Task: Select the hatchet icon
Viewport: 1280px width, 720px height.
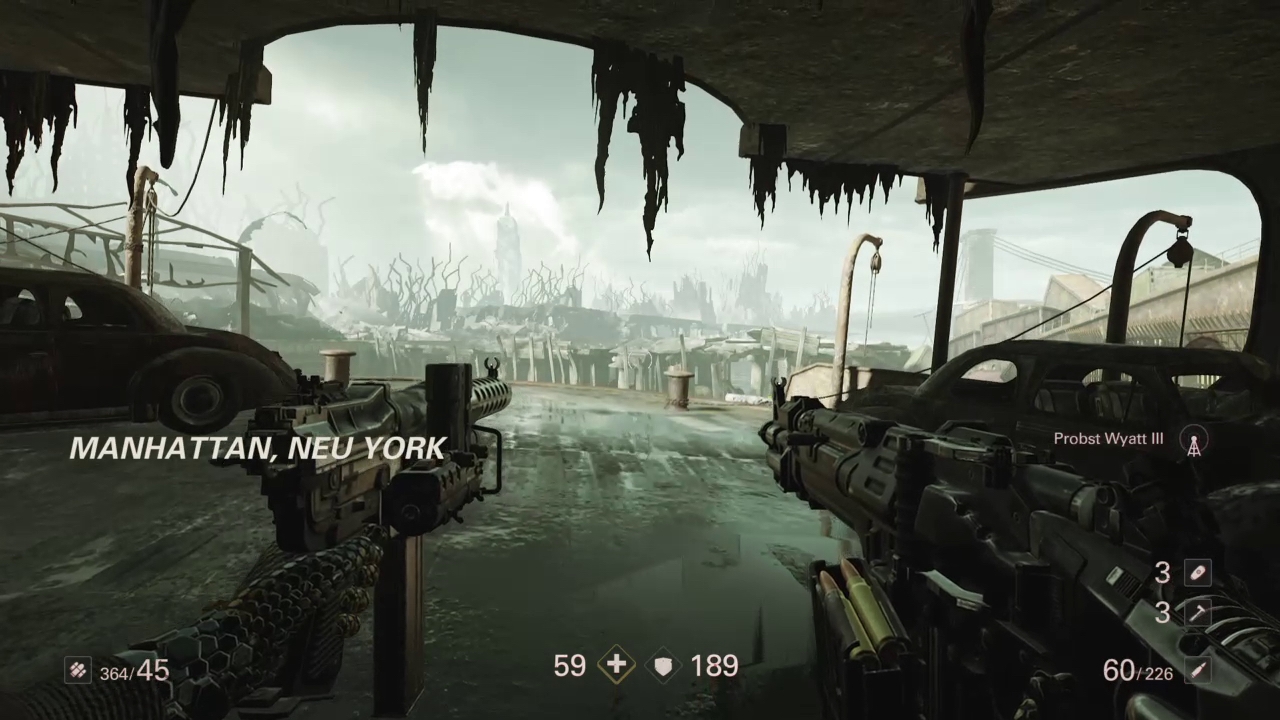Action: [x=1197, y=612]
